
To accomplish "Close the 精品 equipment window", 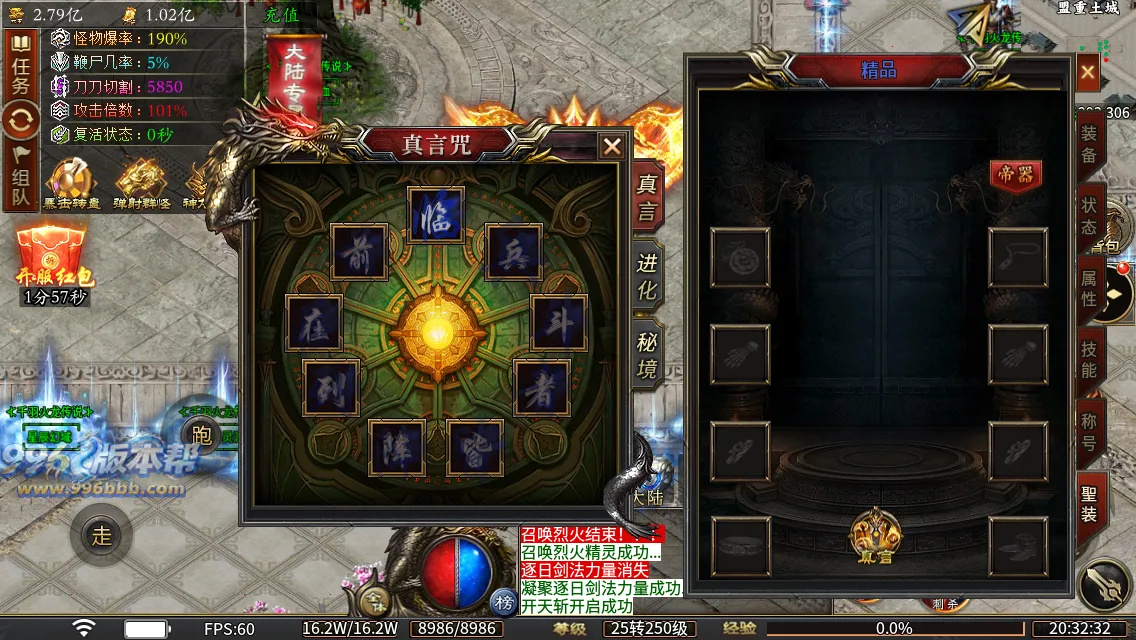I will (1088, 72).
